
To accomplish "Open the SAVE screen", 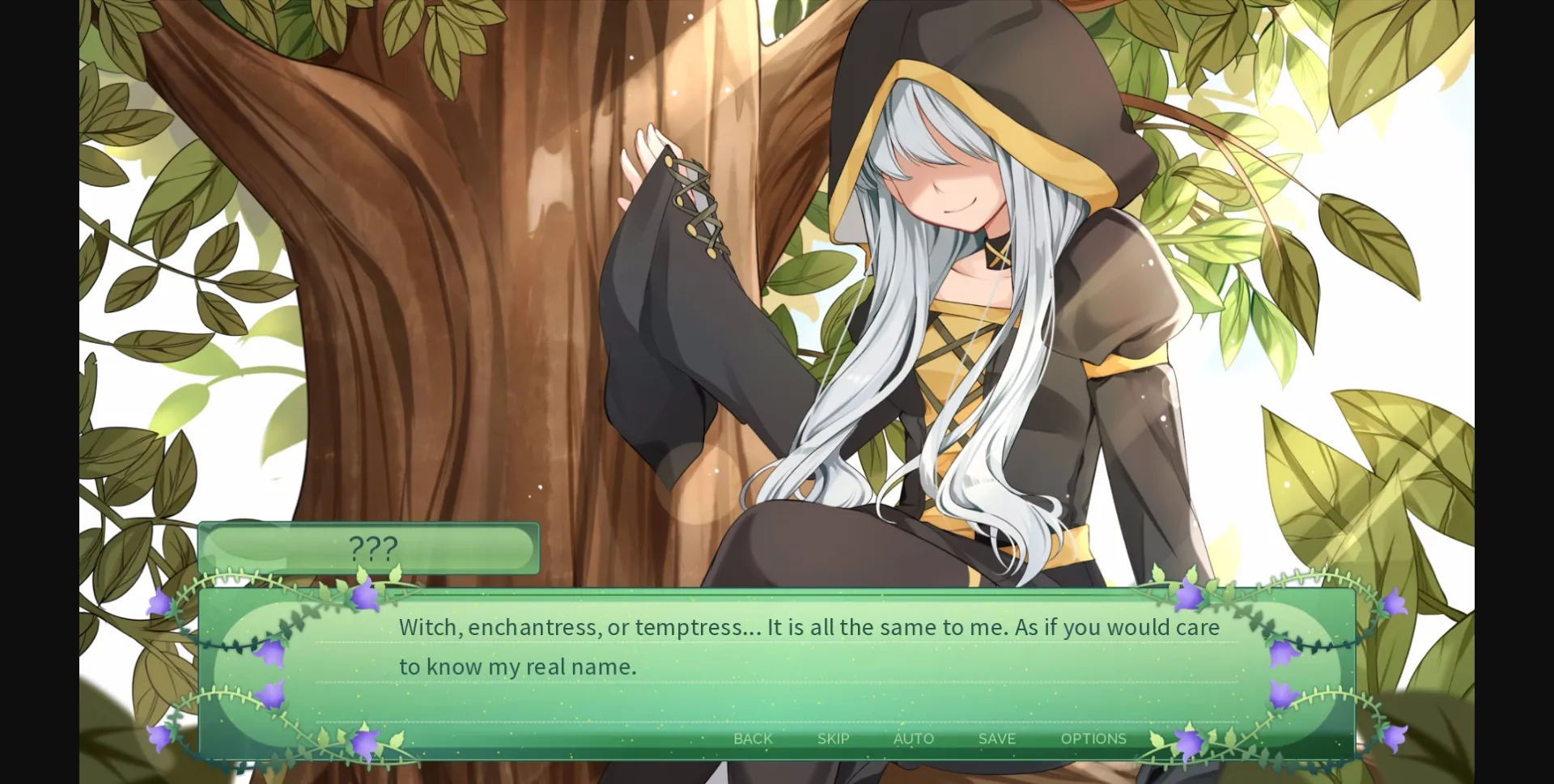I will (x=996, y=739).
